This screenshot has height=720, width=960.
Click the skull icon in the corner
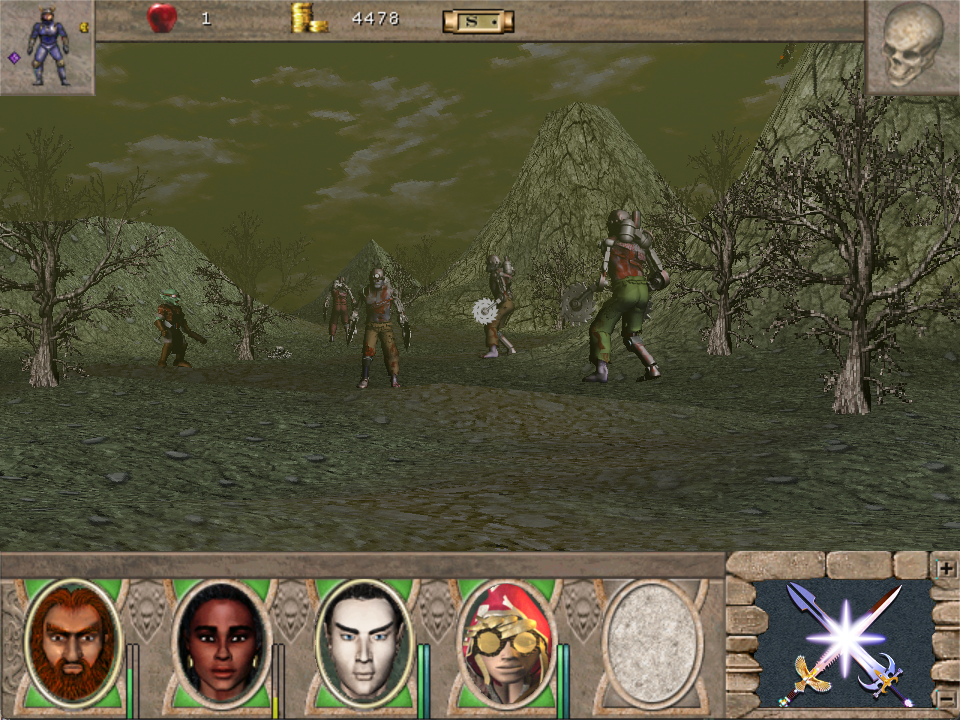[x=912, y=46]
